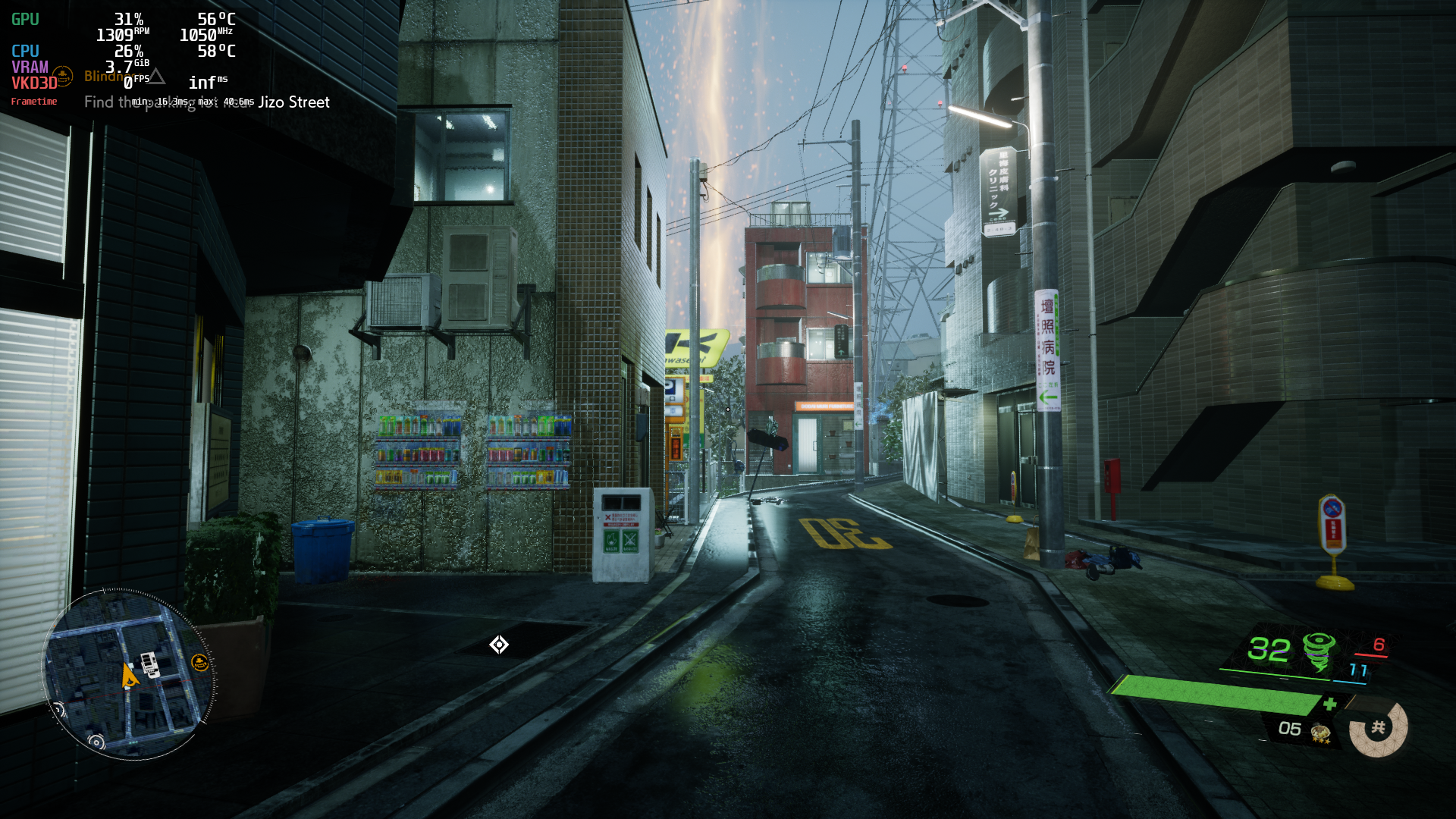Click the orange marker on the minimap edge

coord(199,663)
